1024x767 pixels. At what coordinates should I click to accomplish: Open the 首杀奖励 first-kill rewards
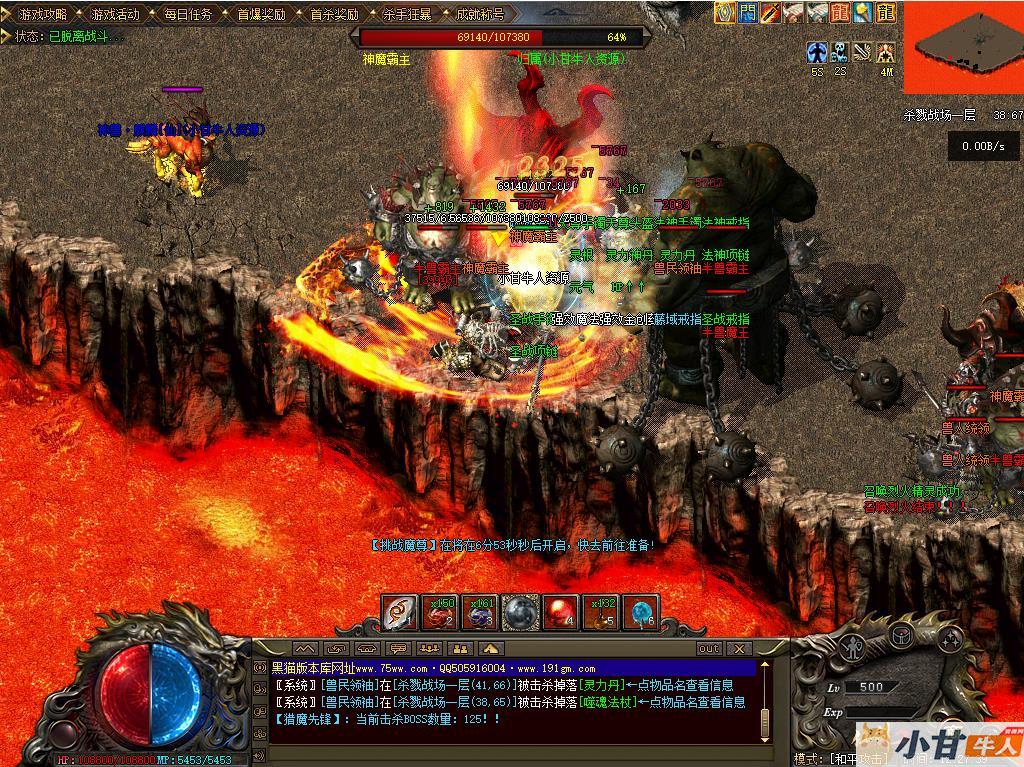334,14
